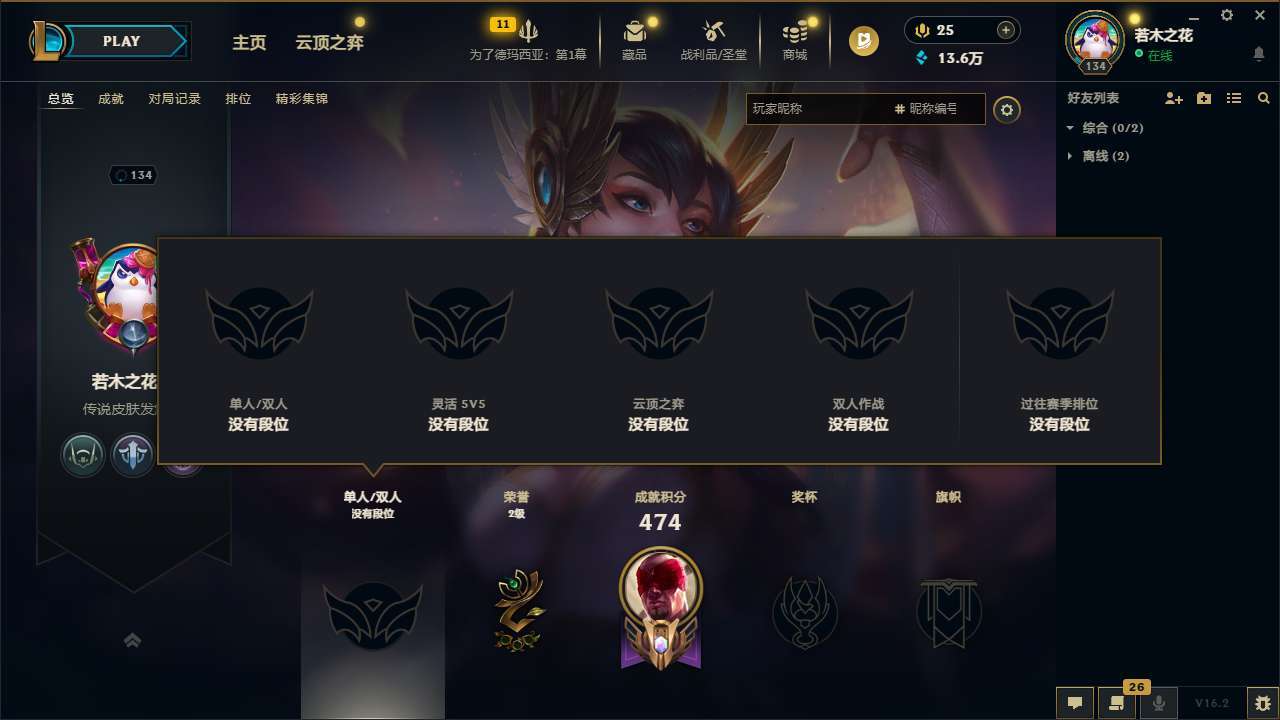This screenshot has width=1280, height=720.
Task: Toggle the voice chat microphone
Action: click(x=1158, y=703)
